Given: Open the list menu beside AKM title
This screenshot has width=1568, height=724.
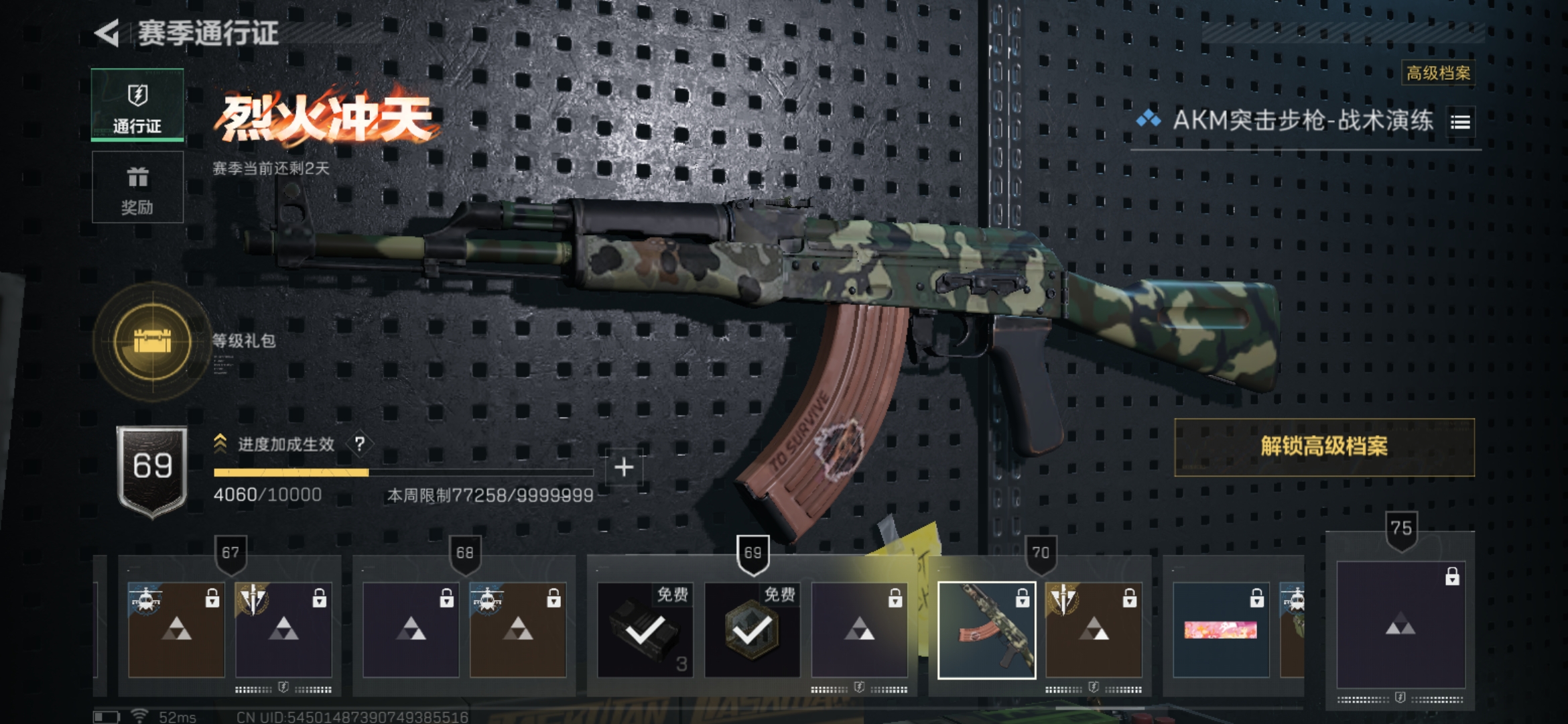Looking at the screenshot, I should tap(1461, 122).
